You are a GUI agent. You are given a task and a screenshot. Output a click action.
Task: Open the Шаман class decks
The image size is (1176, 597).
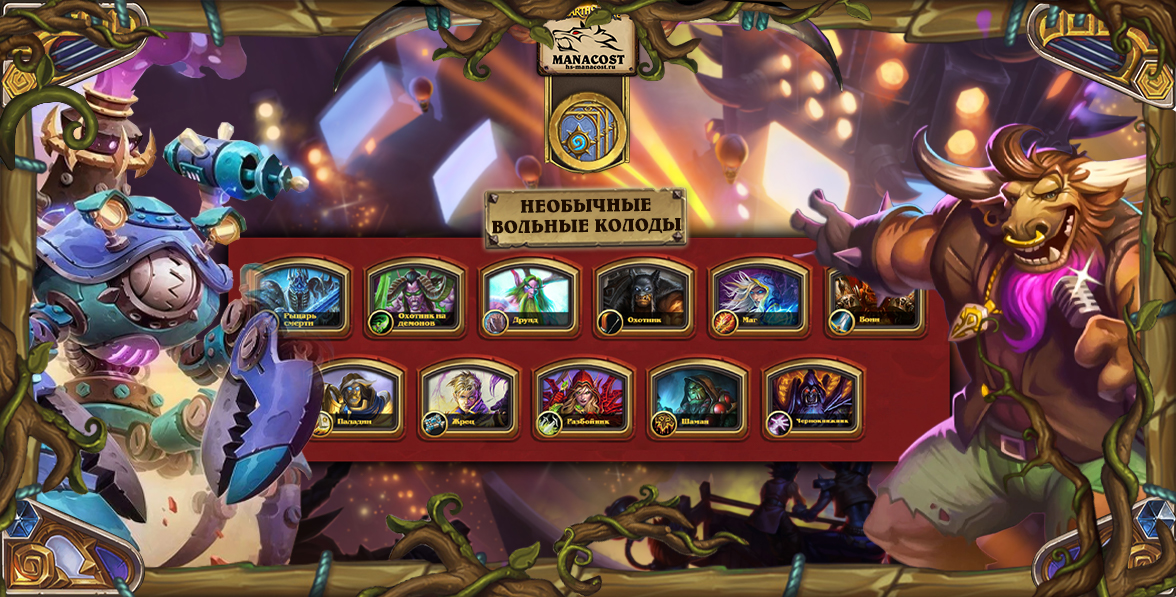[699, 399]
